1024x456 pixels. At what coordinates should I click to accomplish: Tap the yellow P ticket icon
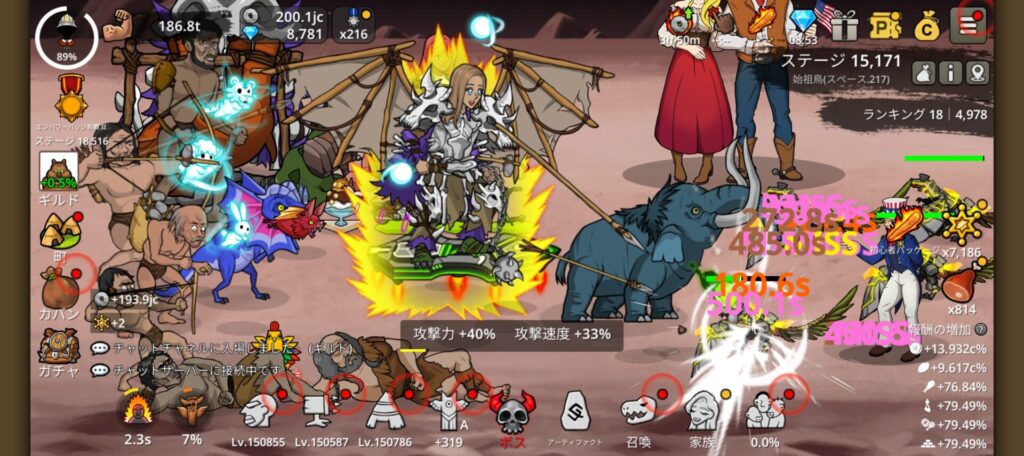pos(886,24)
